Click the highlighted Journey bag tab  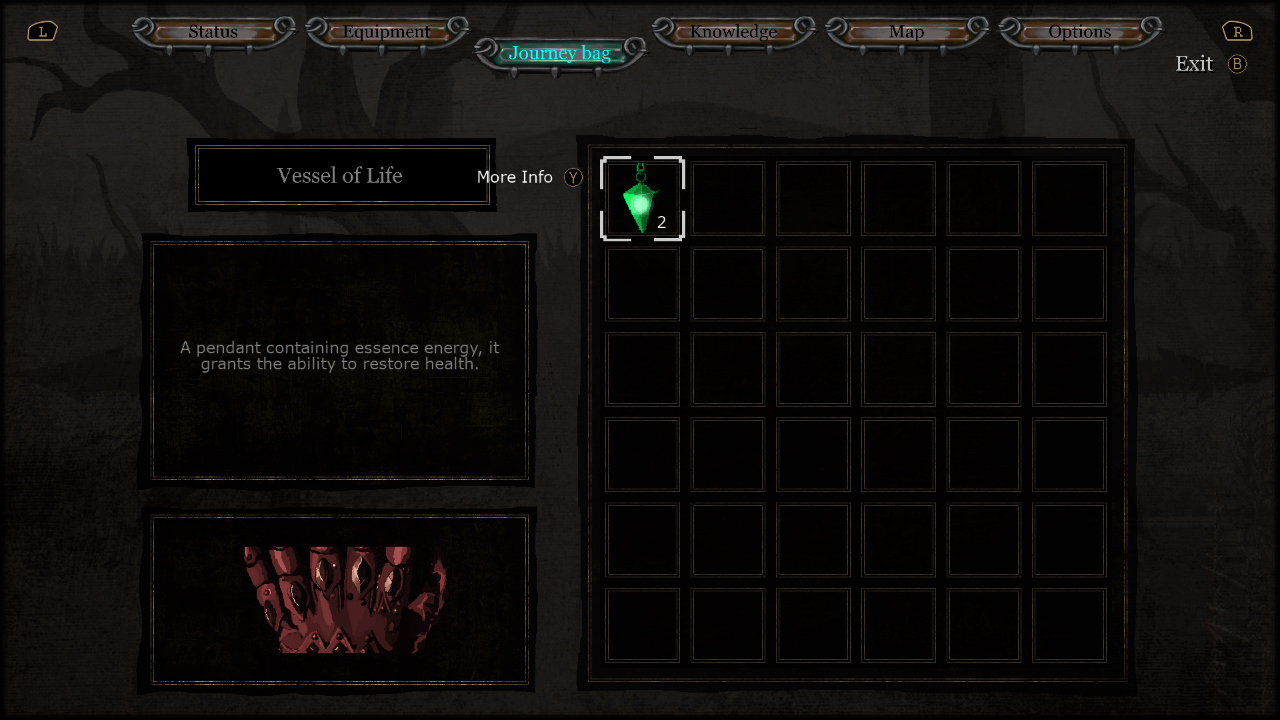click(x=559, y=52)
